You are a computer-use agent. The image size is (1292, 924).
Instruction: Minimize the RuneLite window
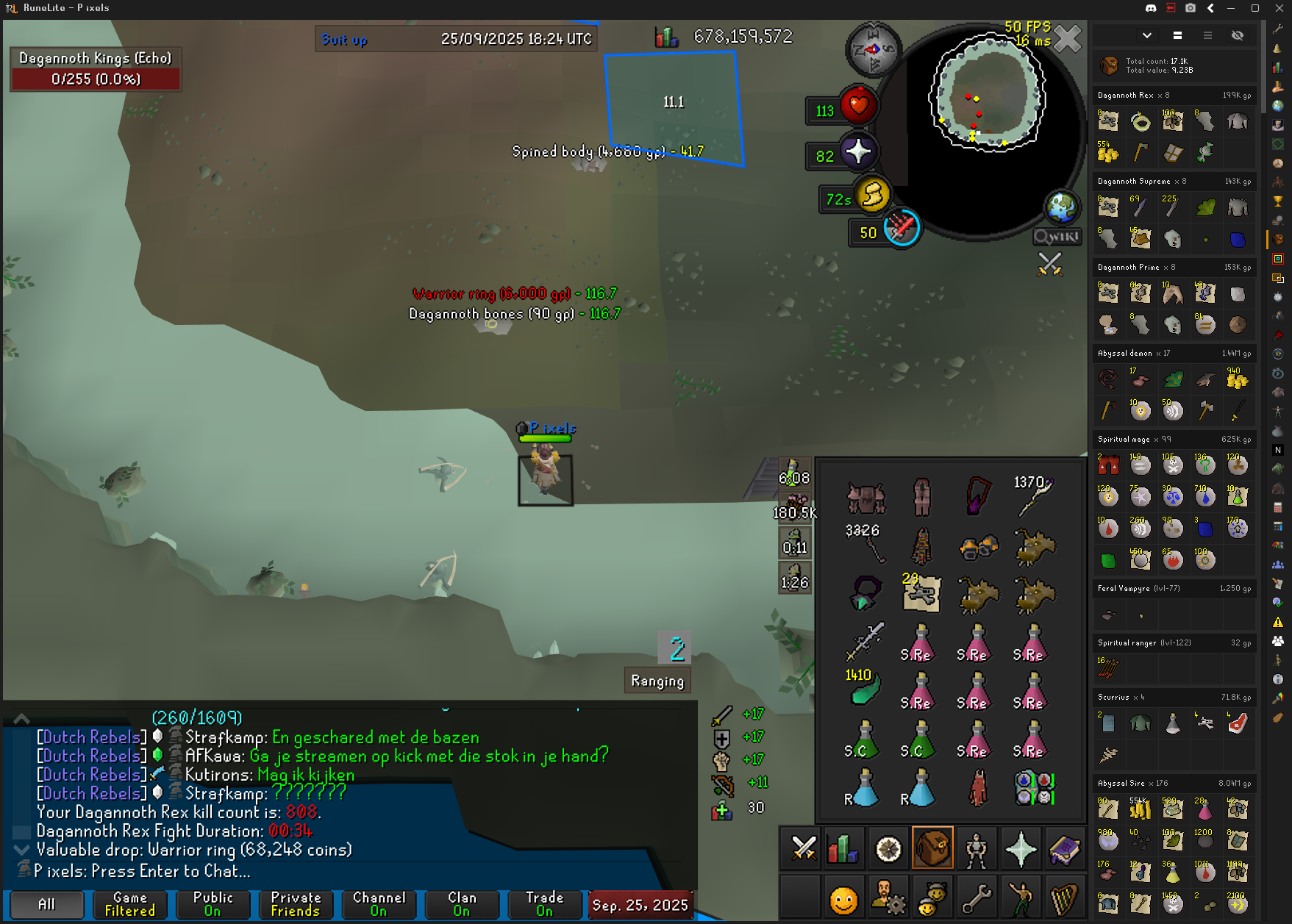1231,8
